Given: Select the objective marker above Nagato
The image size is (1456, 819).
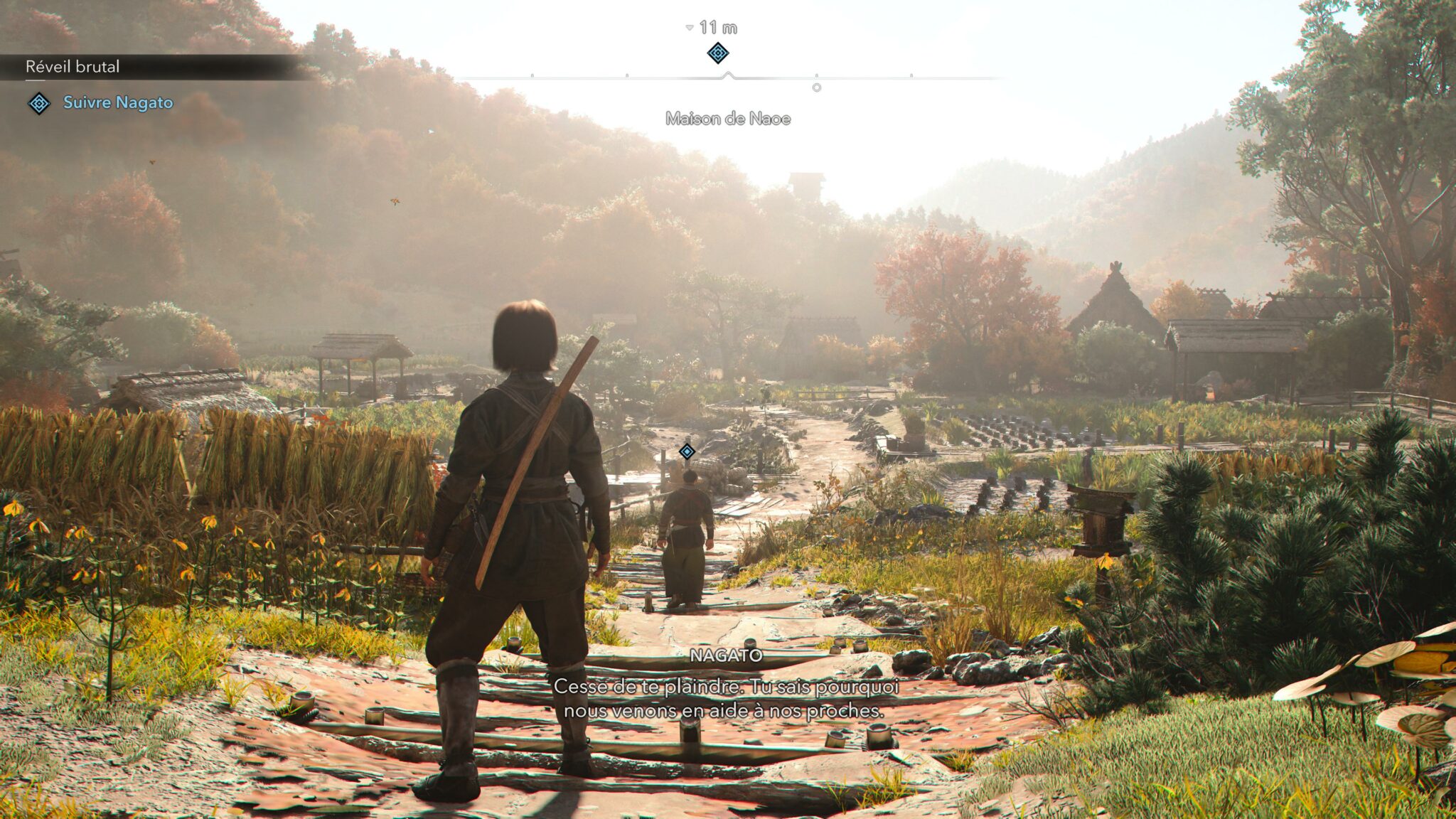Looking at the screenshot, I should coord(687,451).
